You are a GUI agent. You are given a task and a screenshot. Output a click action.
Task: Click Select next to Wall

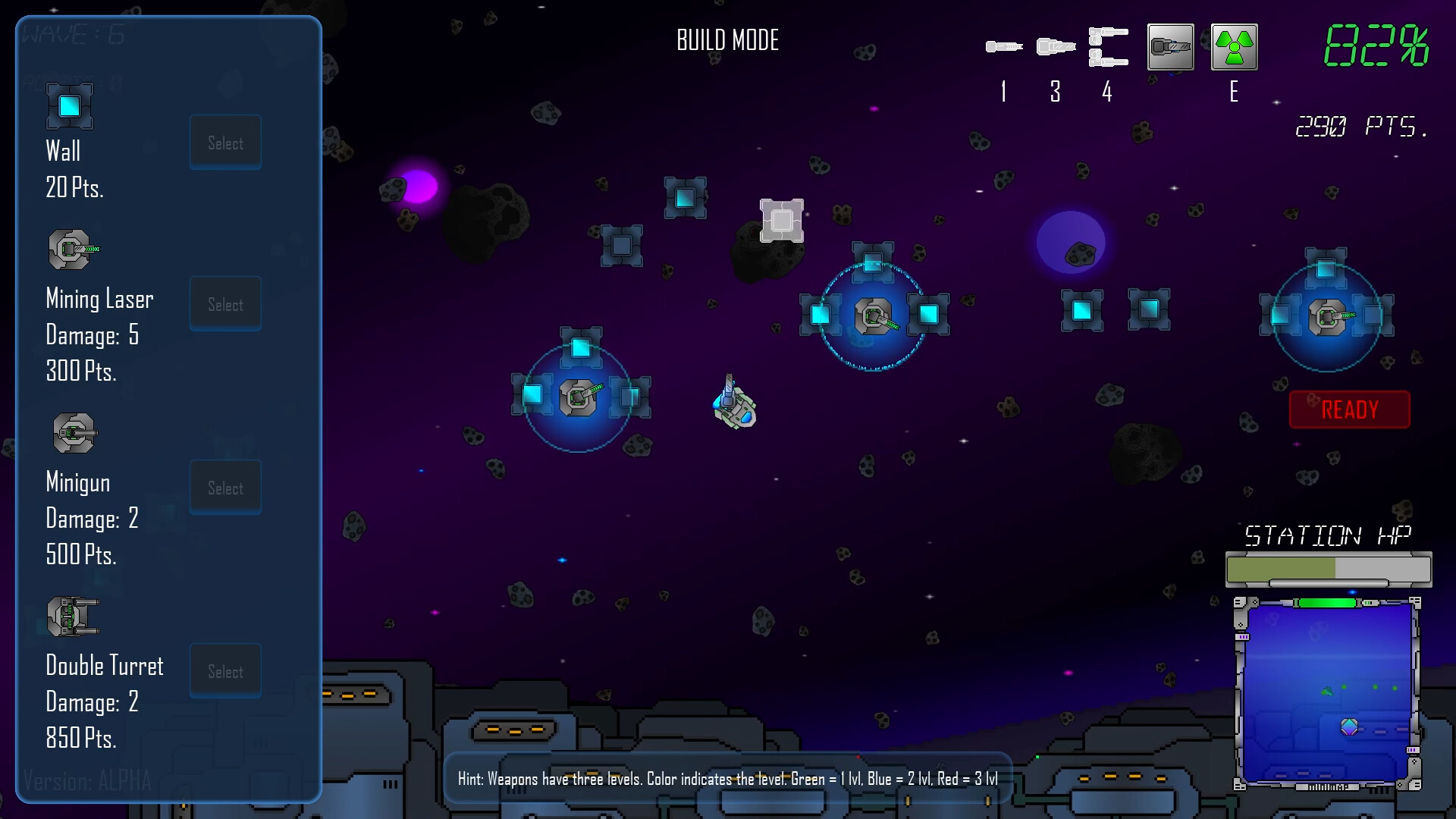pos(225,142)
